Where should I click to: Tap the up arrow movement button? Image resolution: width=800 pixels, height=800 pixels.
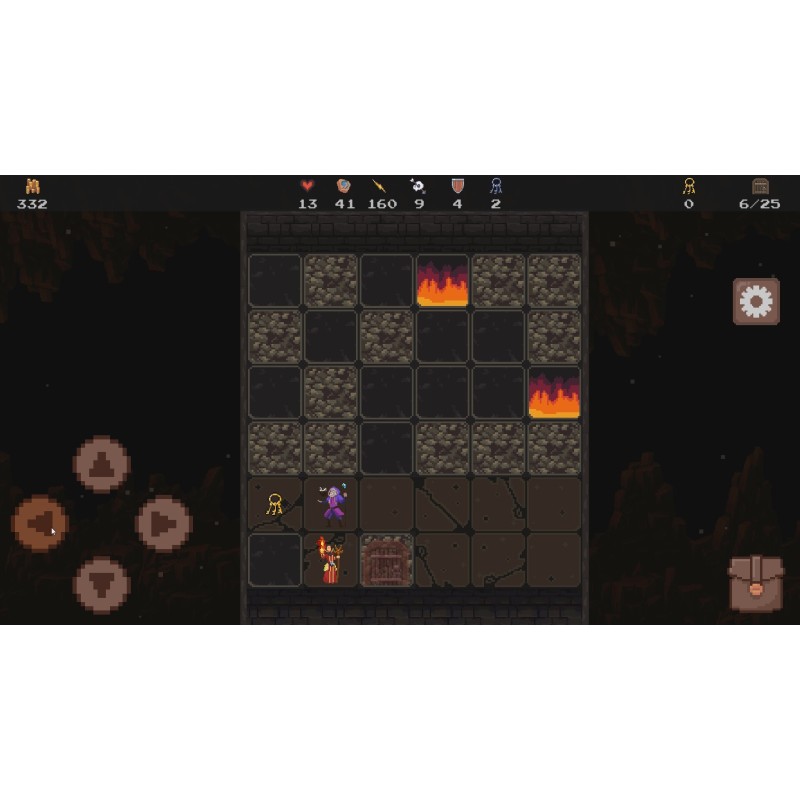[x=101, y=464]
